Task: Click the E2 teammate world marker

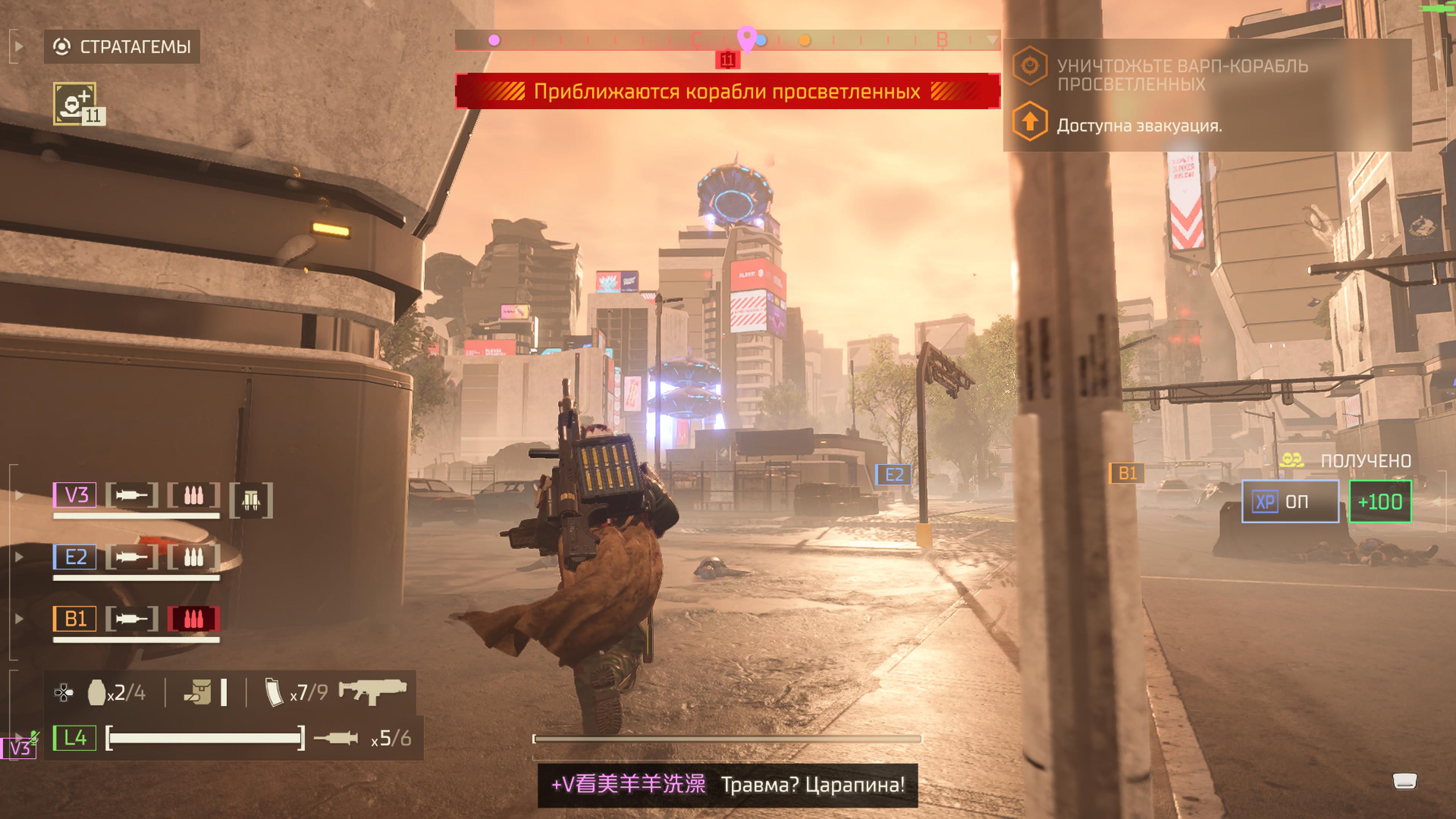Action: (893, 475)
